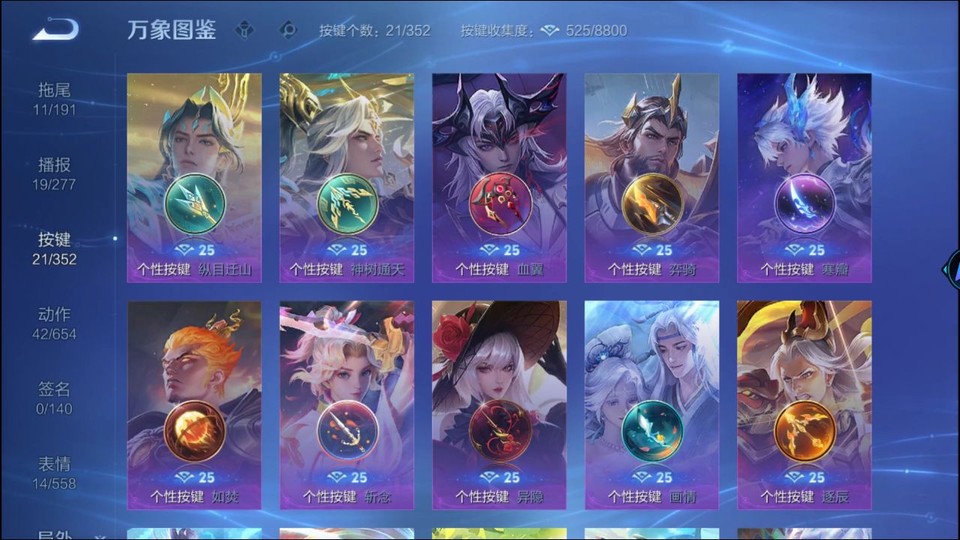Open the 动作 category
The width and height of the screenshot is (960, 540).
coord(54,323)
